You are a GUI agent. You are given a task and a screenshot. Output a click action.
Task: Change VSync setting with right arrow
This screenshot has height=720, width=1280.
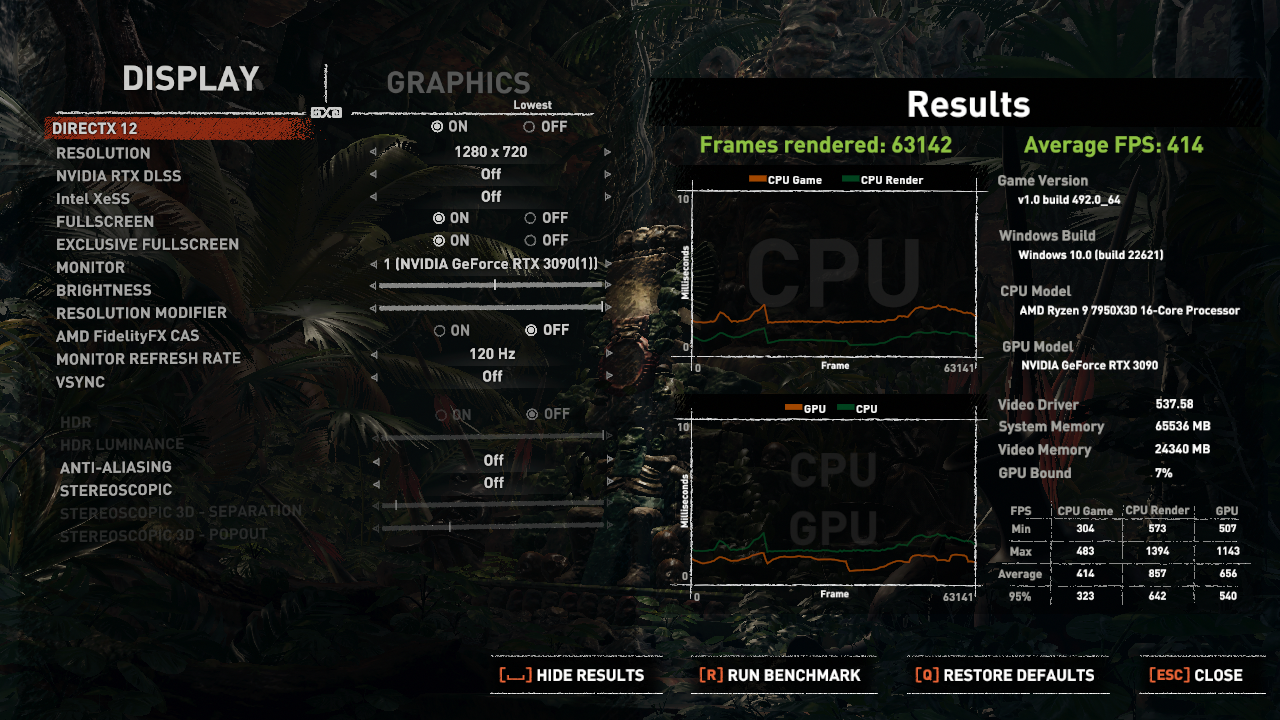tap(607, 377)
